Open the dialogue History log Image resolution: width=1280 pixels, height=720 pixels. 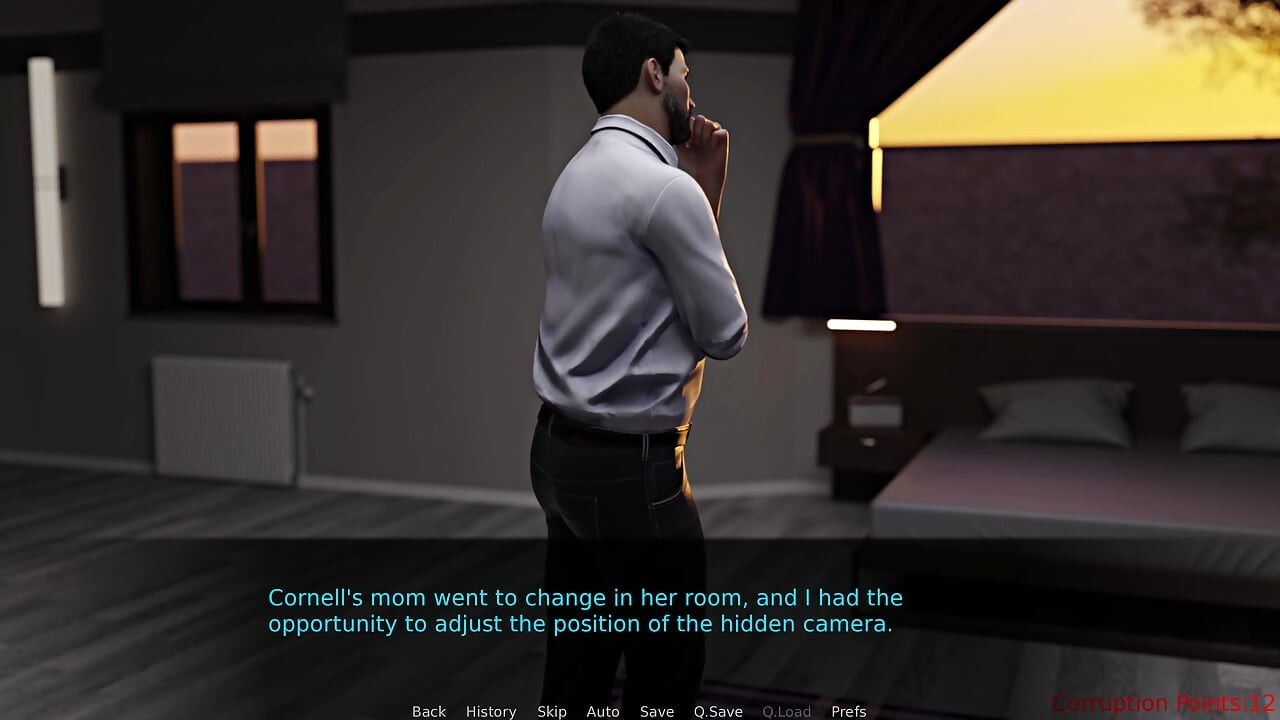pos(491,711)
